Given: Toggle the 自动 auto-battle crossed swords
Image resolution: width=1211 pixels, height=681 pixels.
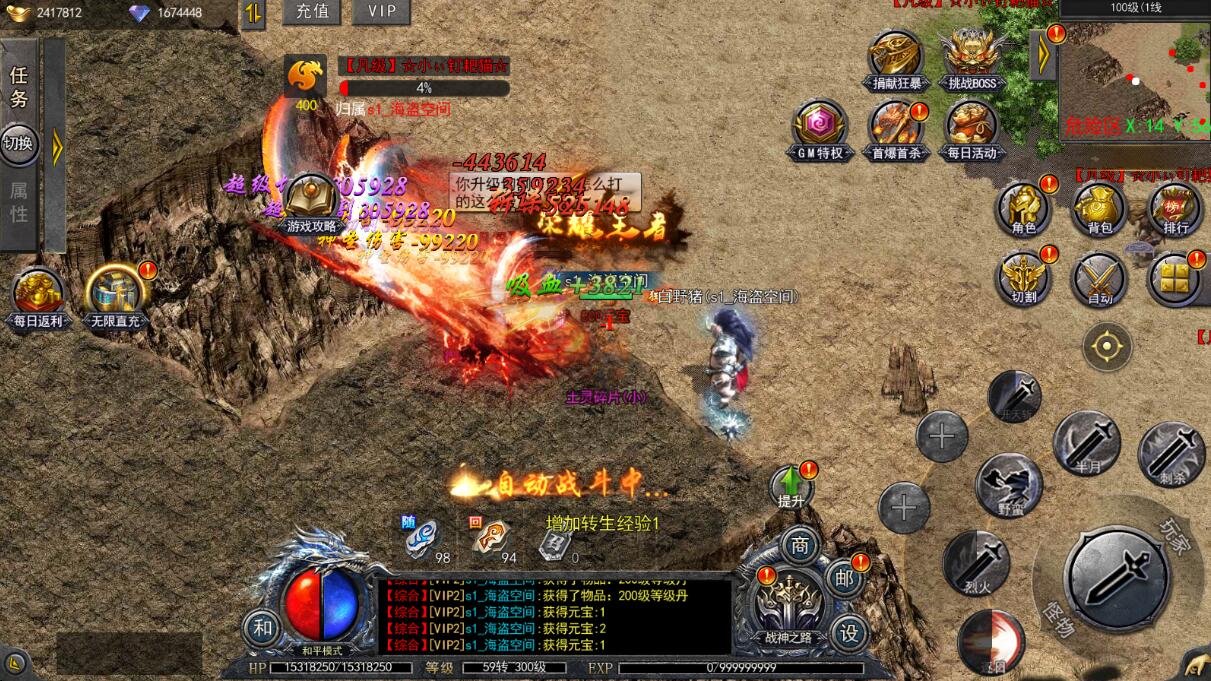Looking at the screenshot, I should click(x=1099, y=277).
